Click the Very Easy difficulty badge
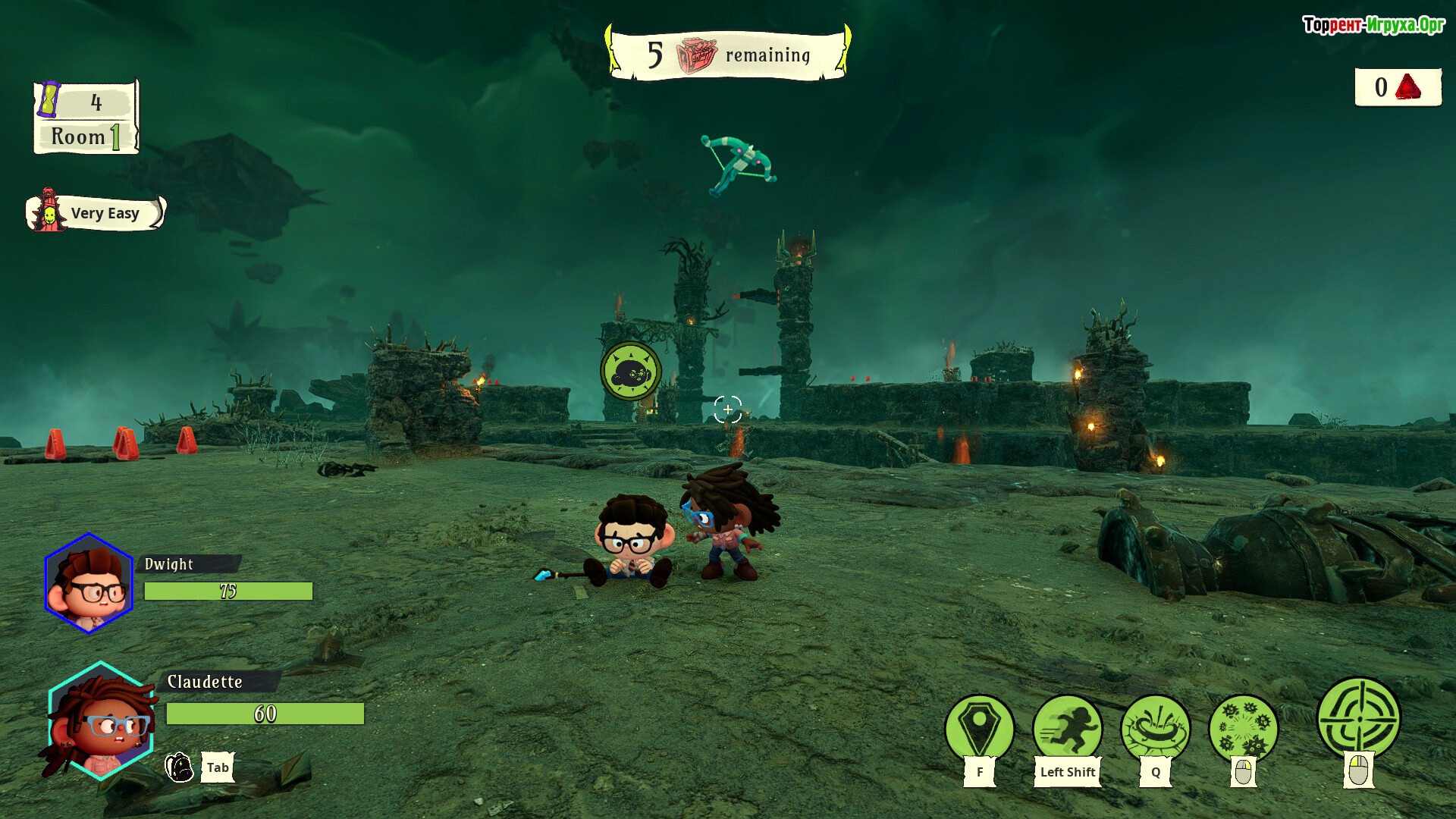Viewport: 1456px width, 819px height. pos(96,213)
